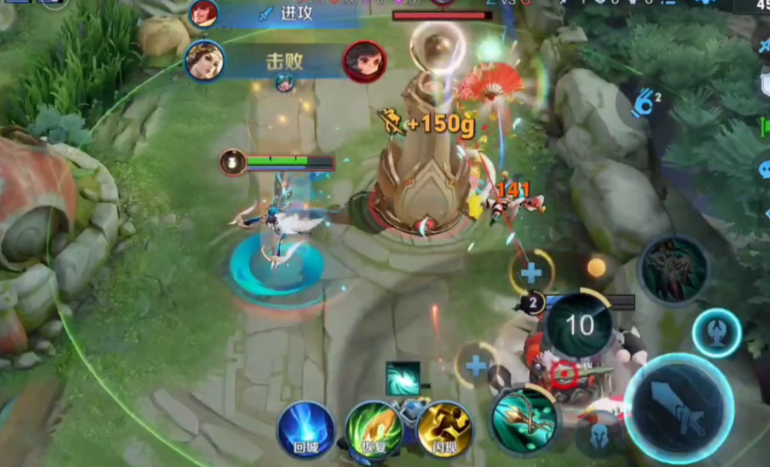
Task: Tap the sword basic attack button
Action: coord(679,408)
